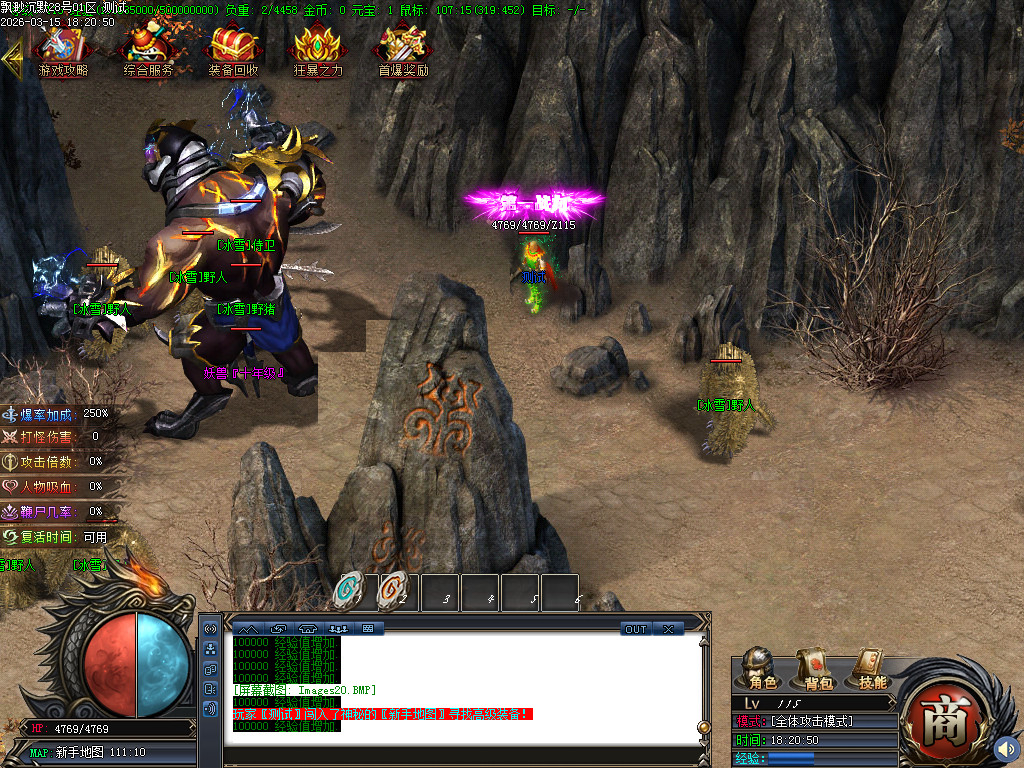
Task: Activate the 狂暴之力 crown icon
Action: pyautogui.click(x=318, y=50)
